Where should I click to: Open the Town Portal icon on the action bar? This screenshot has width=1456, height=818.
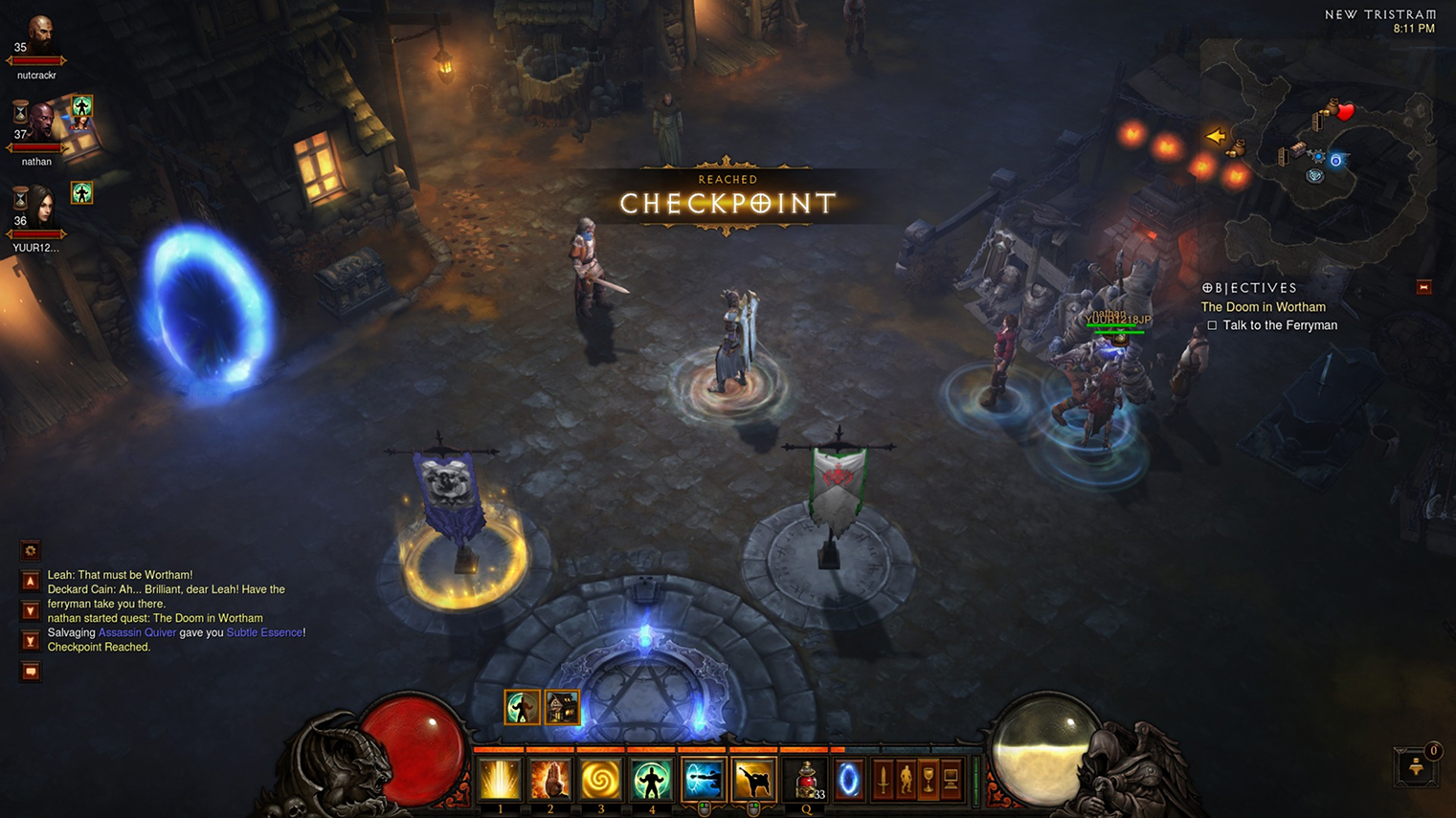pyautogui.click(x=848, y=779)
